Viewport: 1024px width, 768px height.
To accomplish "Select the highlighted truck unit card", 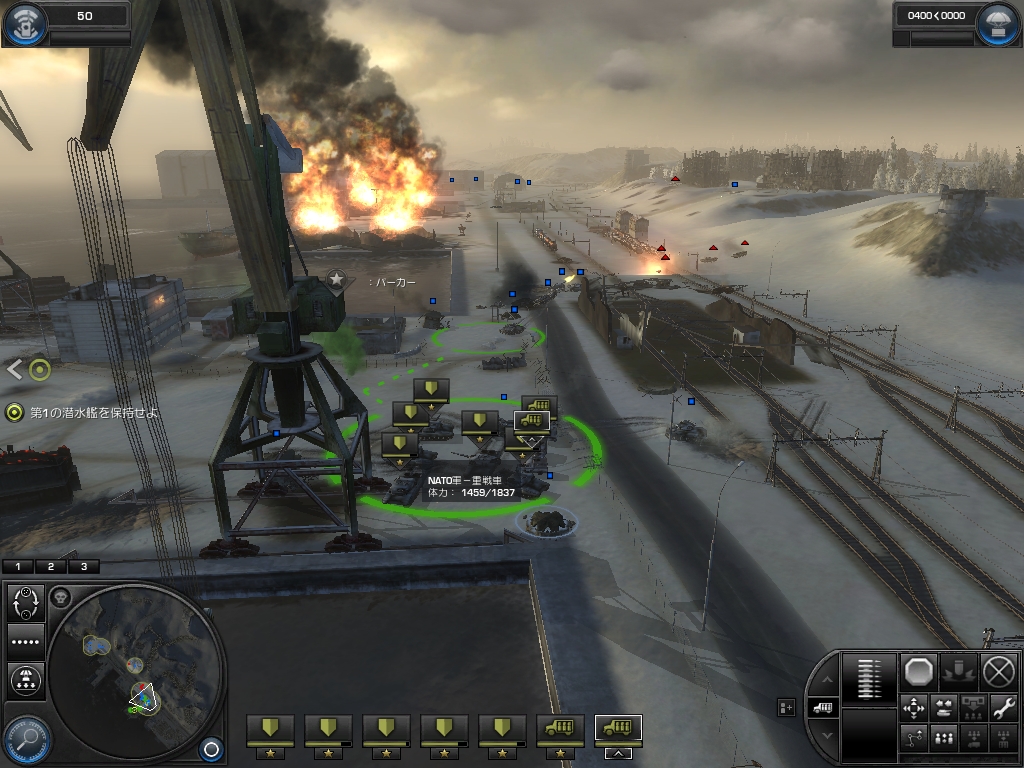I will click(x=618, y=729).
